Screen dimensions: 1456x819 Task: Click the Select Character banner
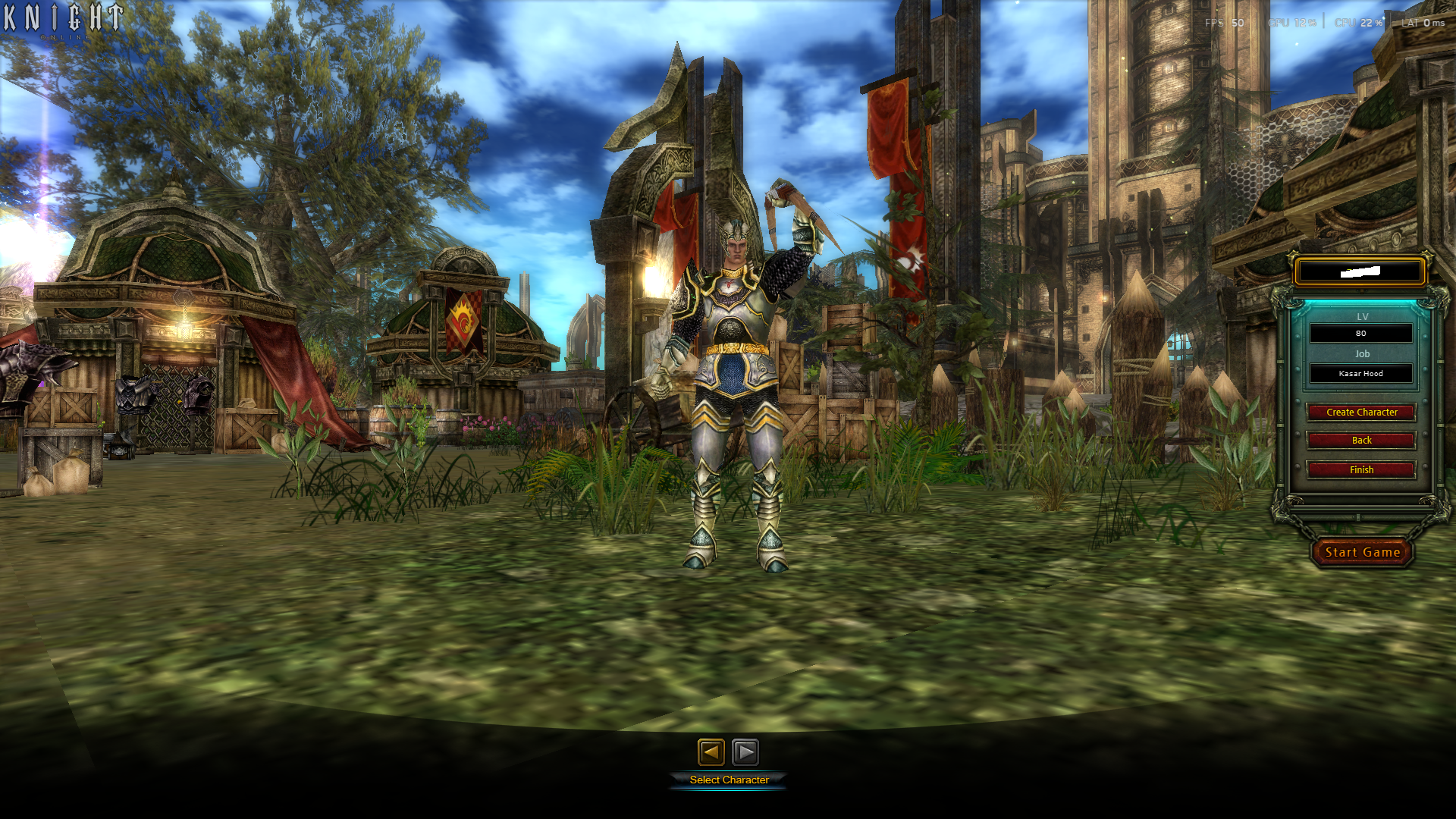728,779
